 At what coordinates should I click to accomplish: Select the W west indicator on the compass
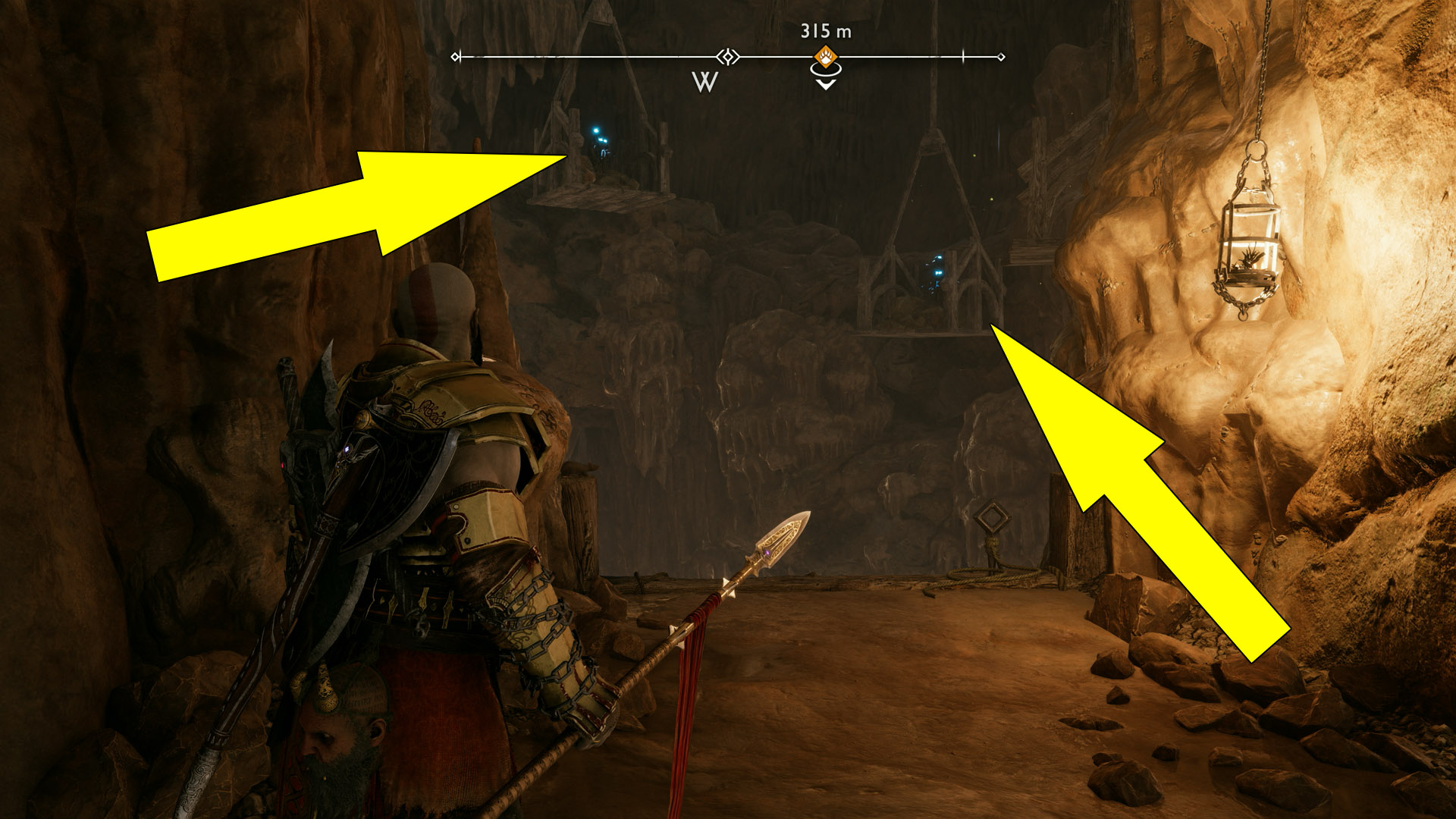(704, 80)
